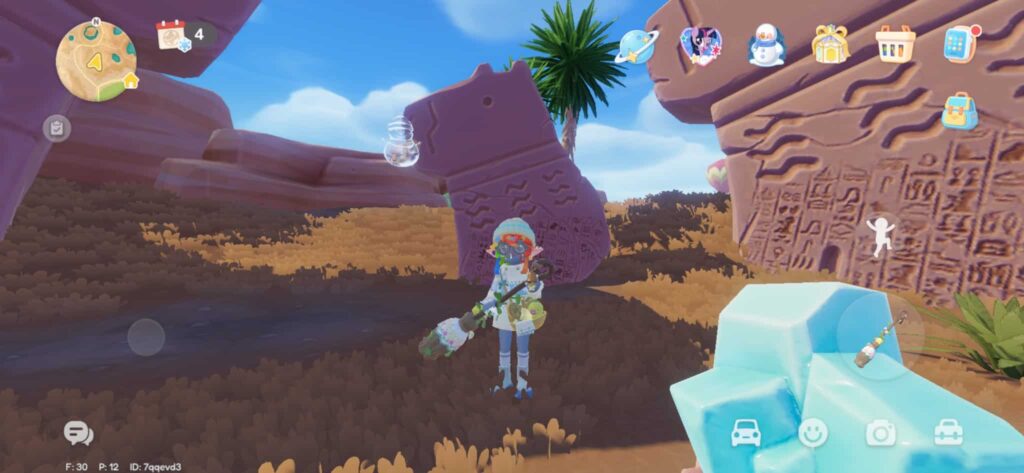Open the camera photo mode
Image resolution: width=1024 pixels, height=473 pixels.
click(x=881, y=432)
